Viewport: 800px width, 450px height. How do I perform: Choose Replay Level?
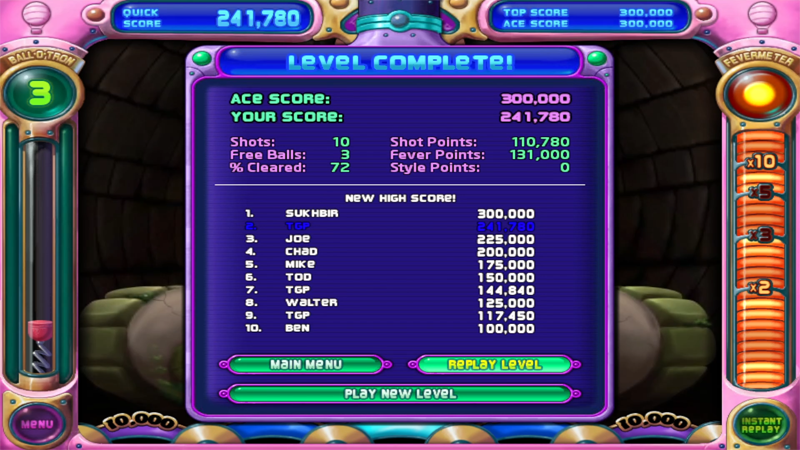point(494,365)
